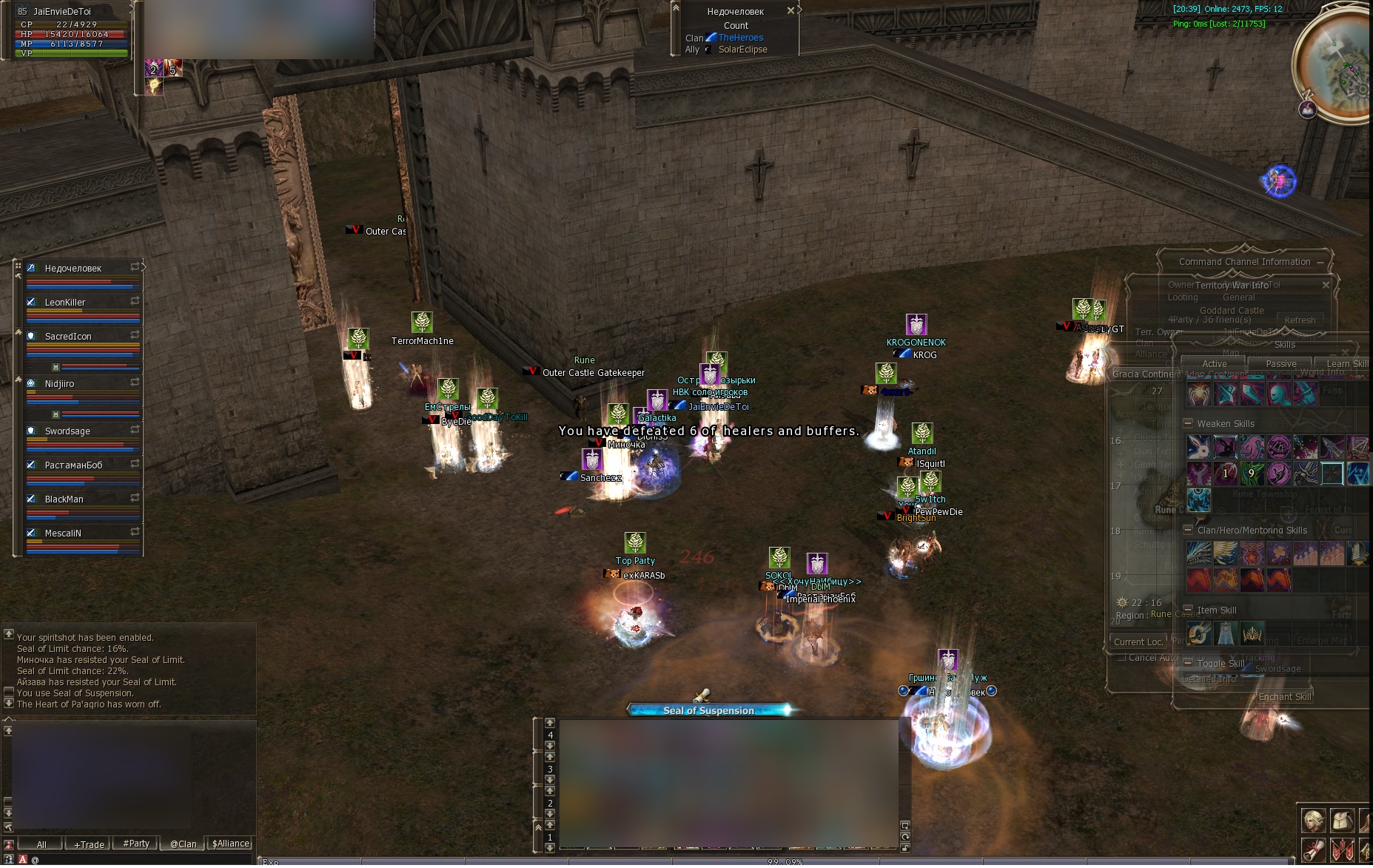1373x868 pixels.
Task: Show the Passive skills tab
Action: point(1280,364)
